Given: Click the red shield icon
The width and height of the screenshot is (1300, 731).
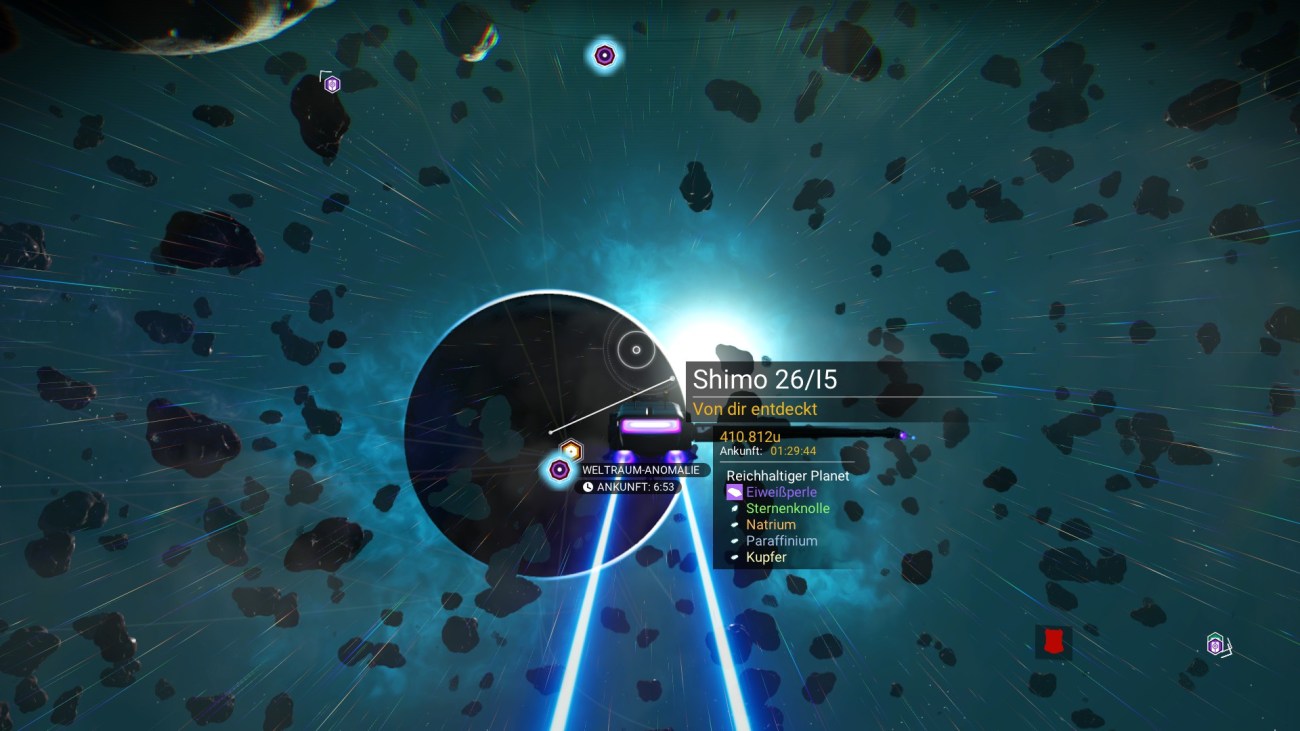Looking at the screenshot, I should coord(1053,642).
